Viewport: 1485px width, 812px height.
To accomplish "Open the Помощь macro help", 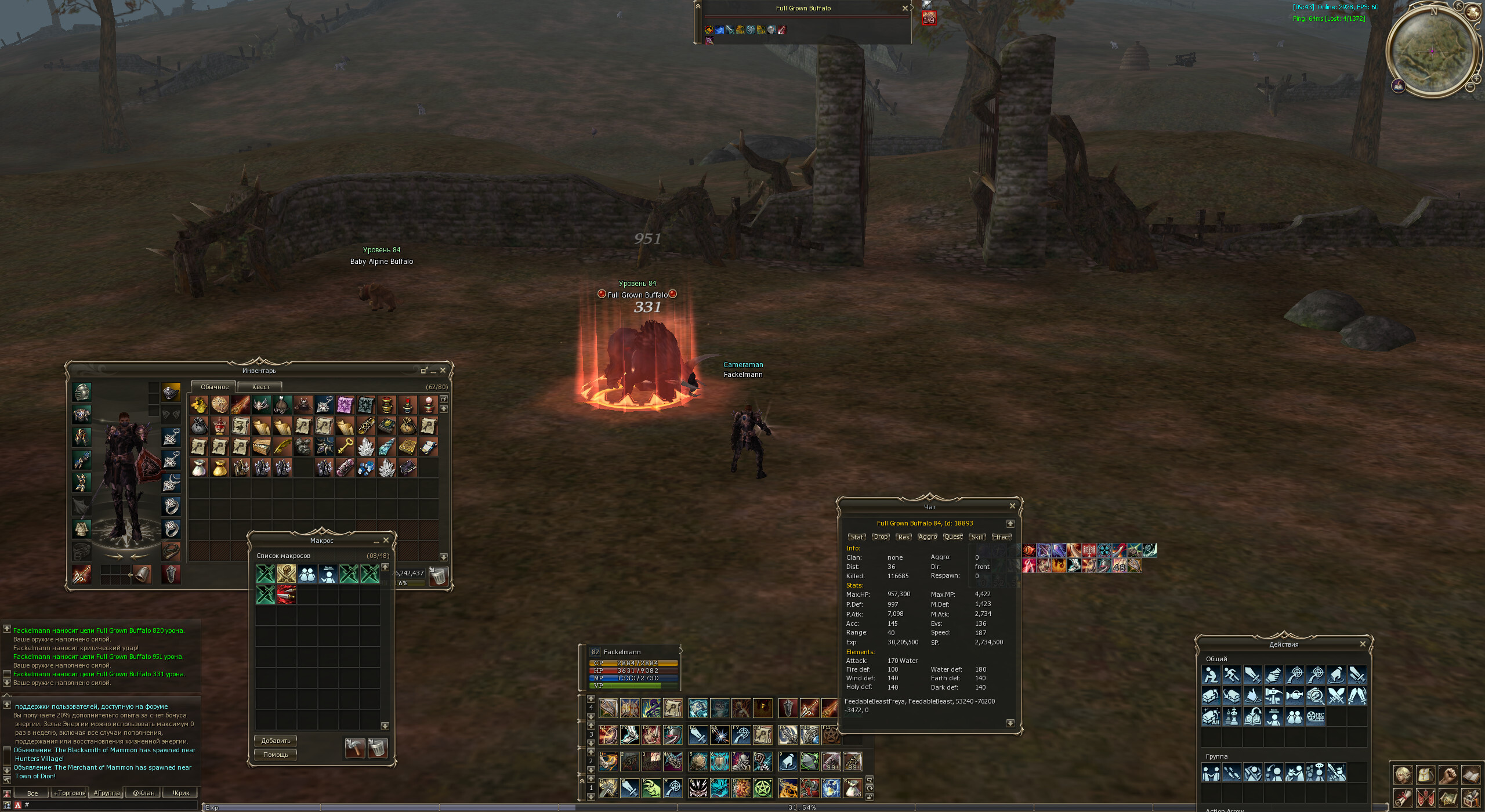I will [276, 755].
